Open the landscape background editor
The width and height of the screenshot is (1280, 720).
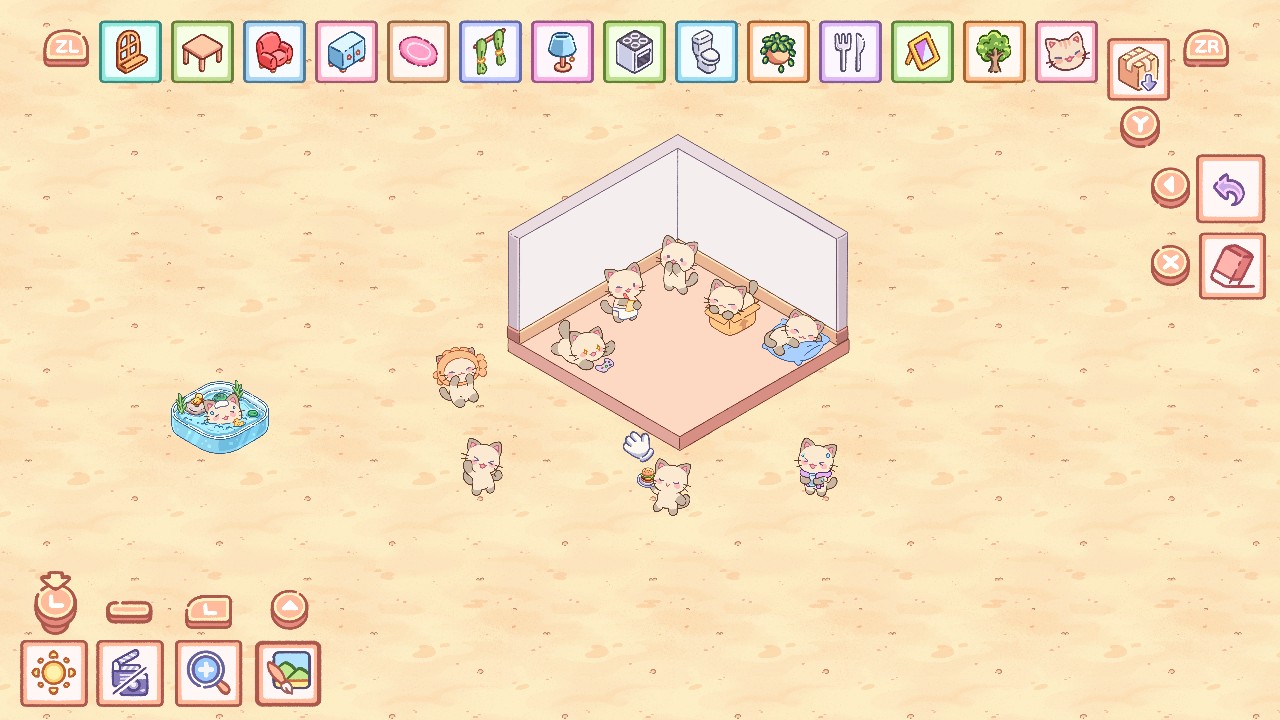[288, 673]
